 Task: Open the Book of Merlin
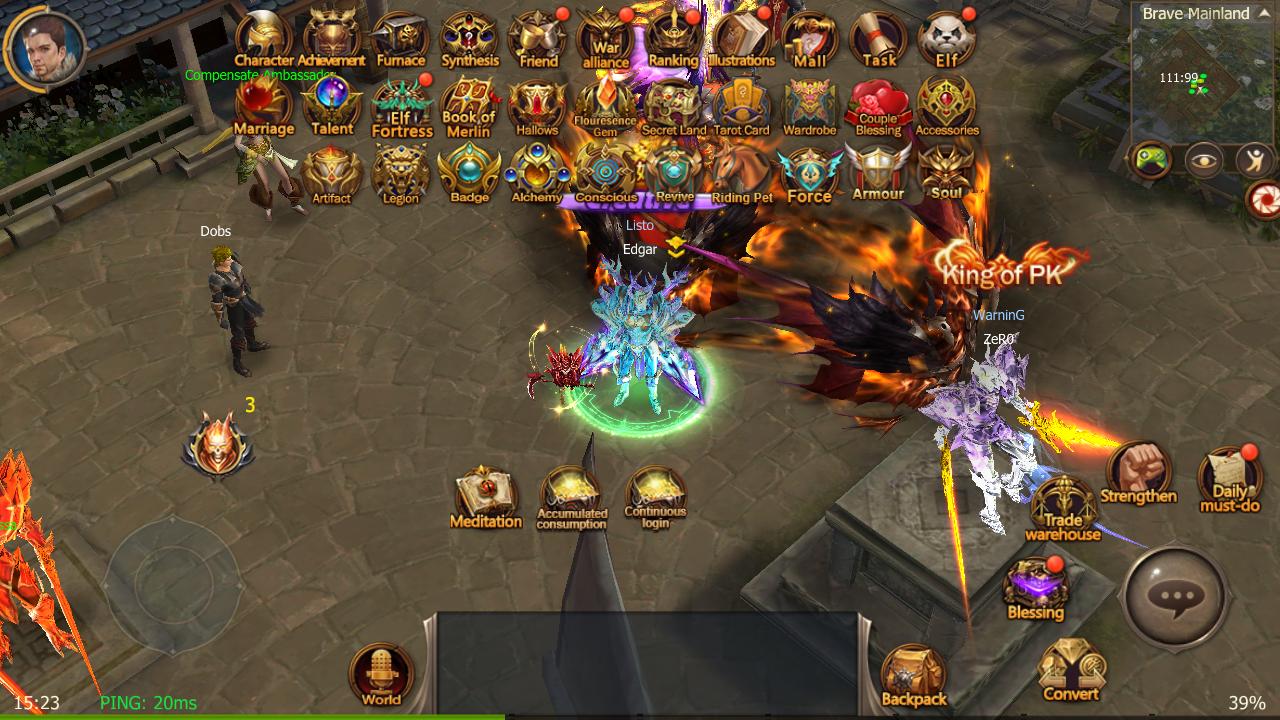[x=469, y=105]
